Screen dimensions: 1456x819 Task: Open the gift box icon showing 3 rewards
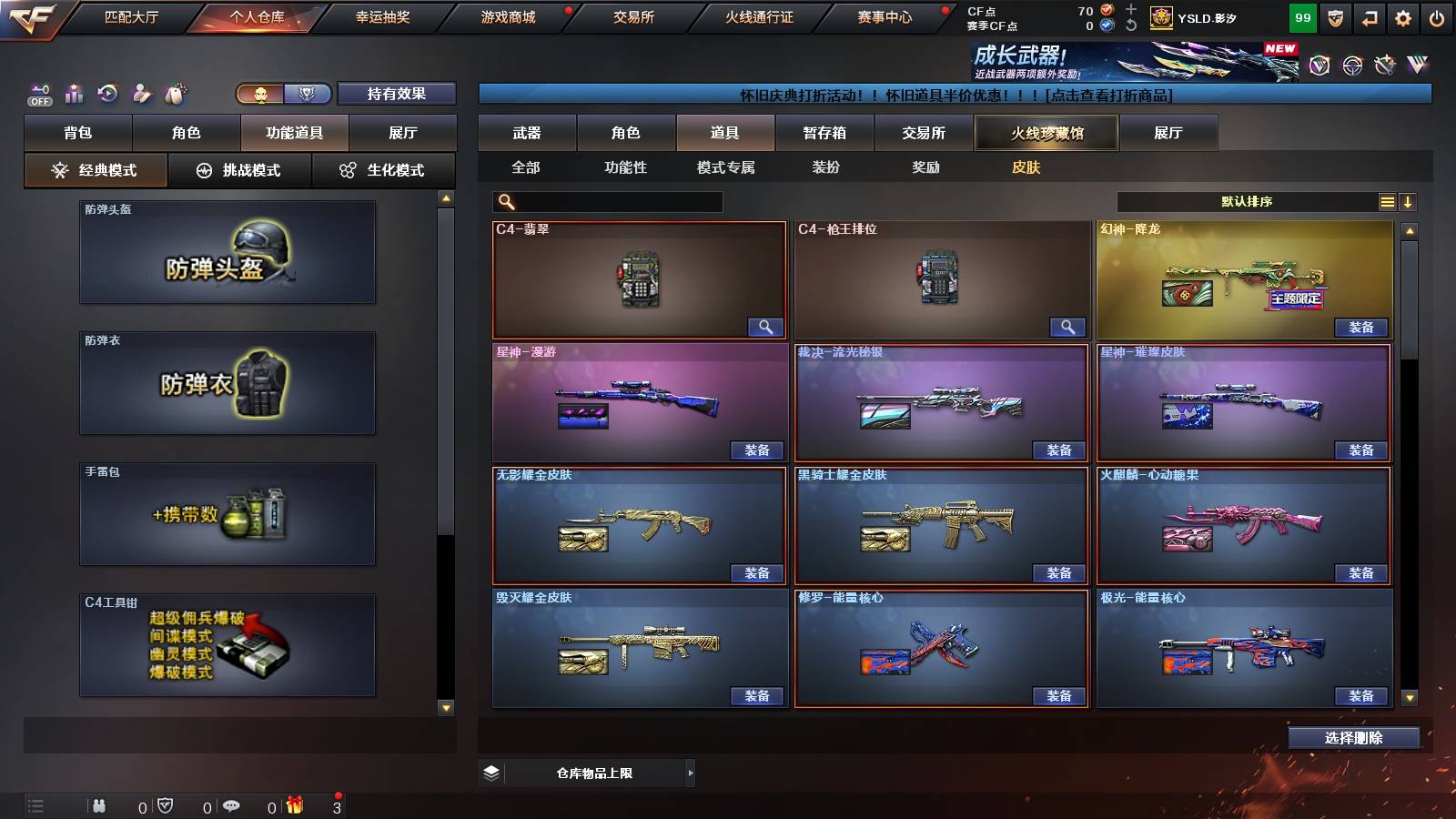point(294,804)
